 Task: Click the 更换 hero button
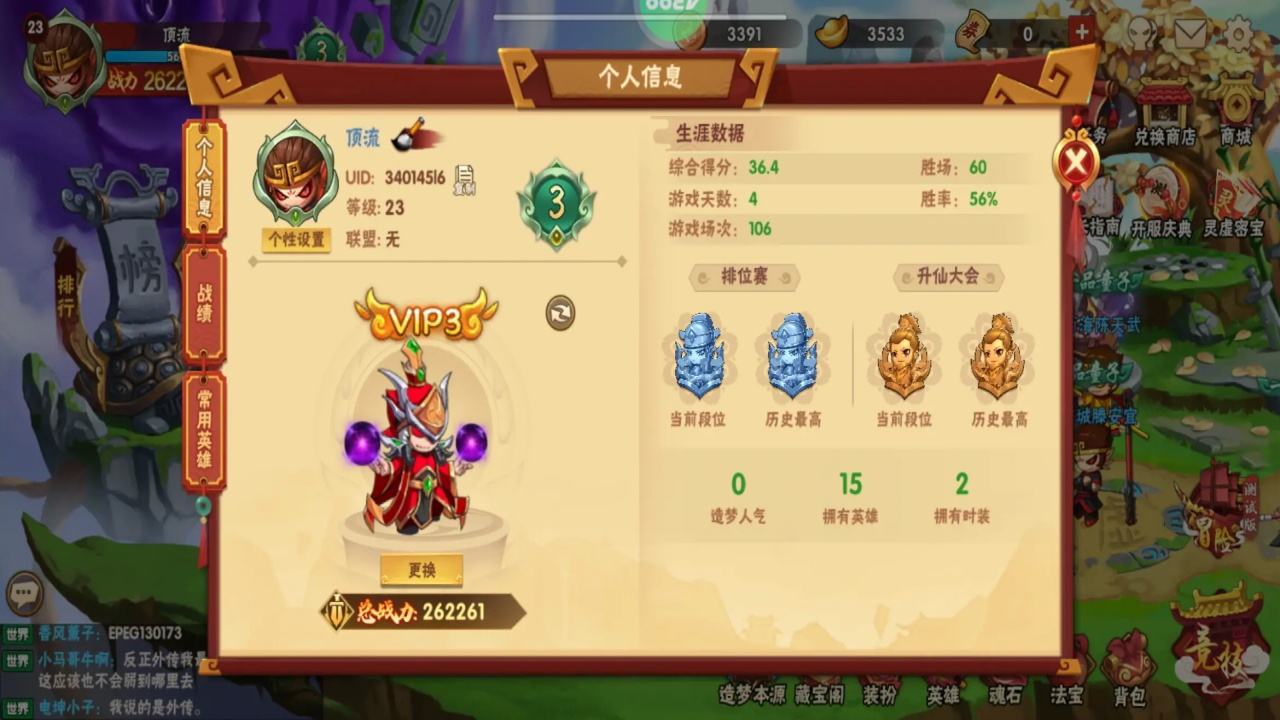pyautogui.click(x=421, y=570)
